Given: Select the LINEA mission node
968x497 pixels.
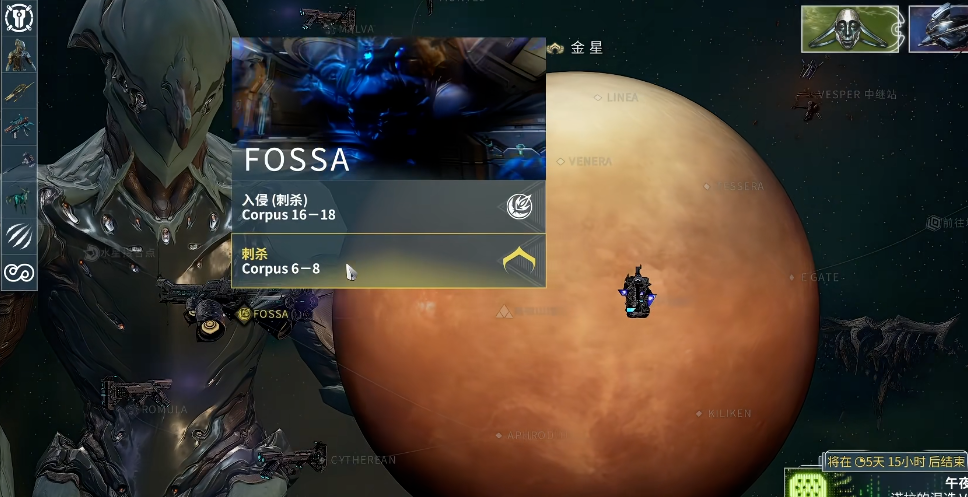Looking at the screenshot, I should coord(599,98).
